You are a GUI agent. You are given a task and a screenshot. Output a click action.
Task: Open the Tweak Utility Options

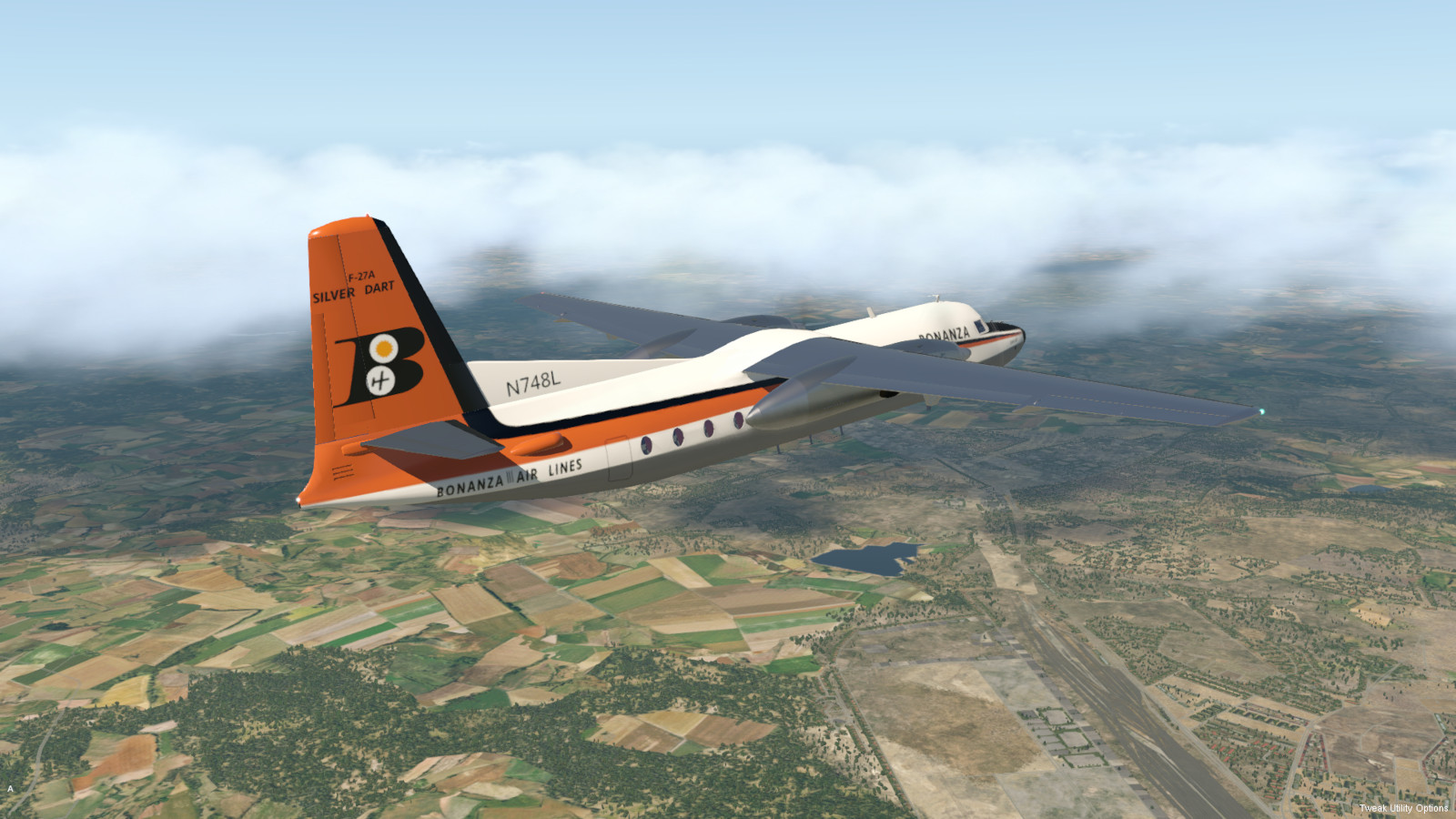(1403, 808)
